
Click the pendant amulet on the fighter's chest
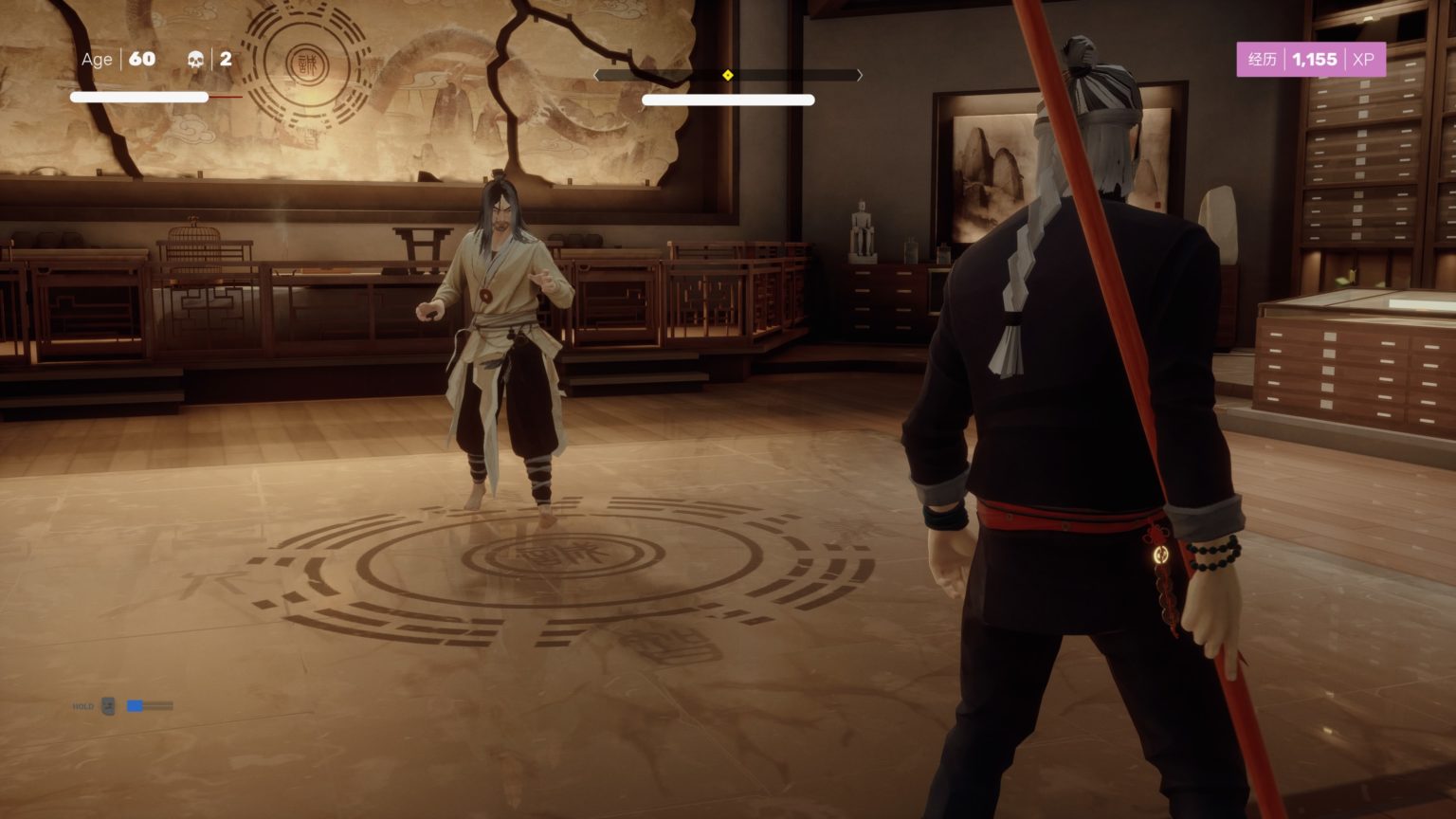pyautogui.click(x=485, y=294)
